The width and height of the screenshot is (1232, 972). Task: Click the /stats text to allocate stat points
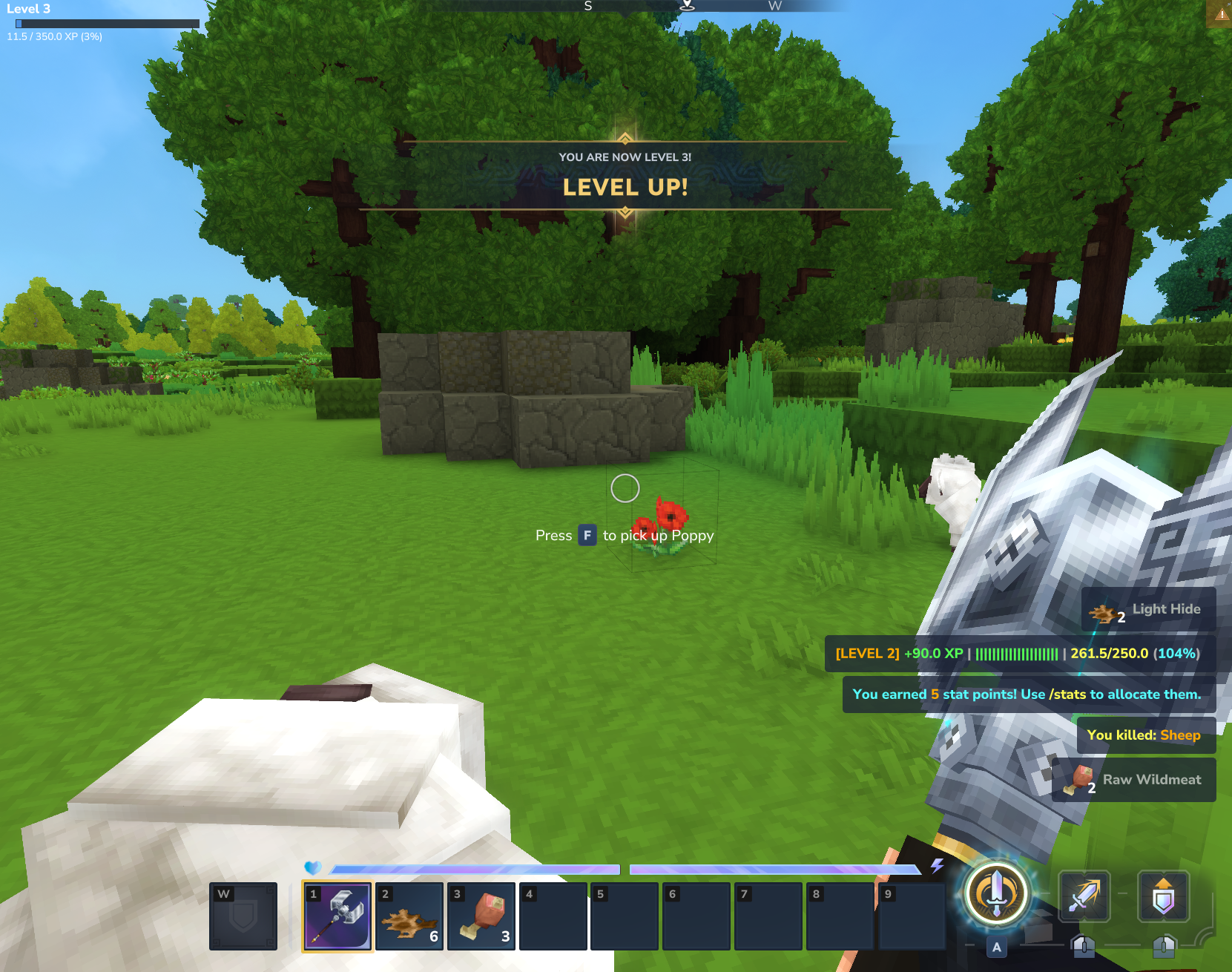[1068, 694]
